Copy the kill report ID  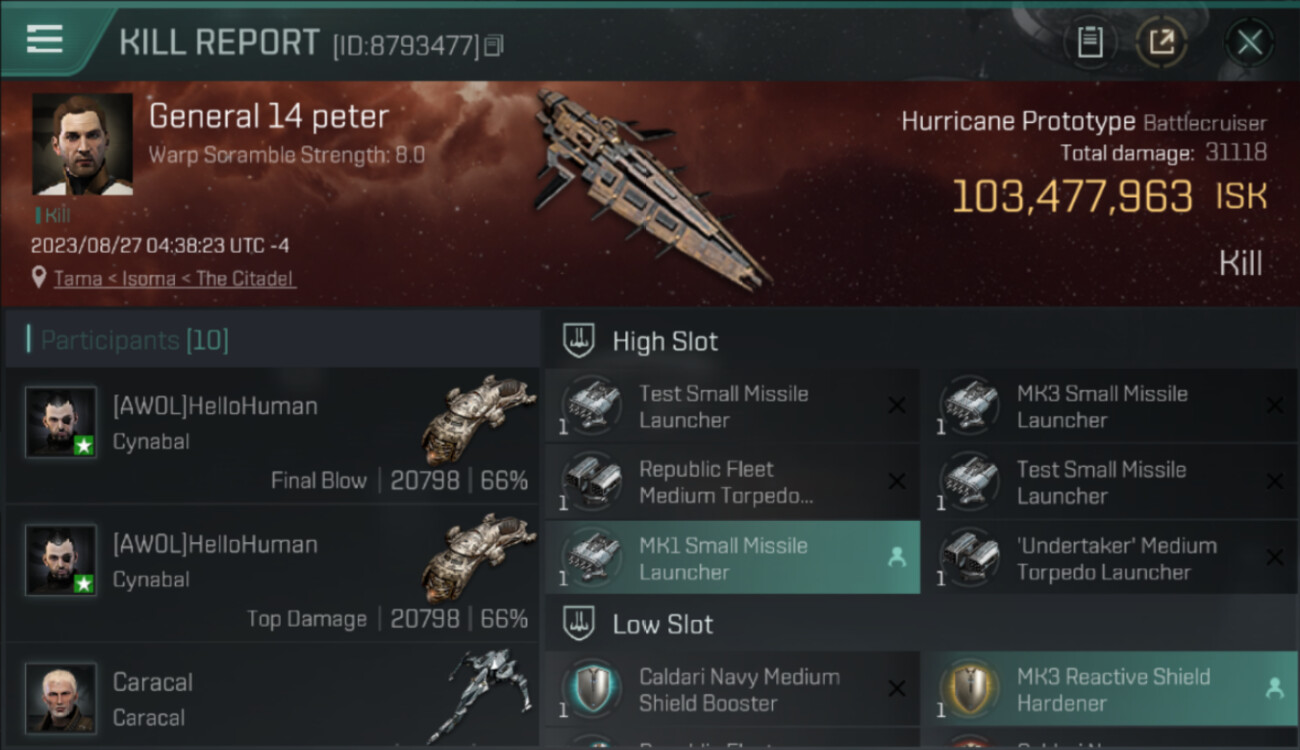pyautogui.click(x=493, y=45)
